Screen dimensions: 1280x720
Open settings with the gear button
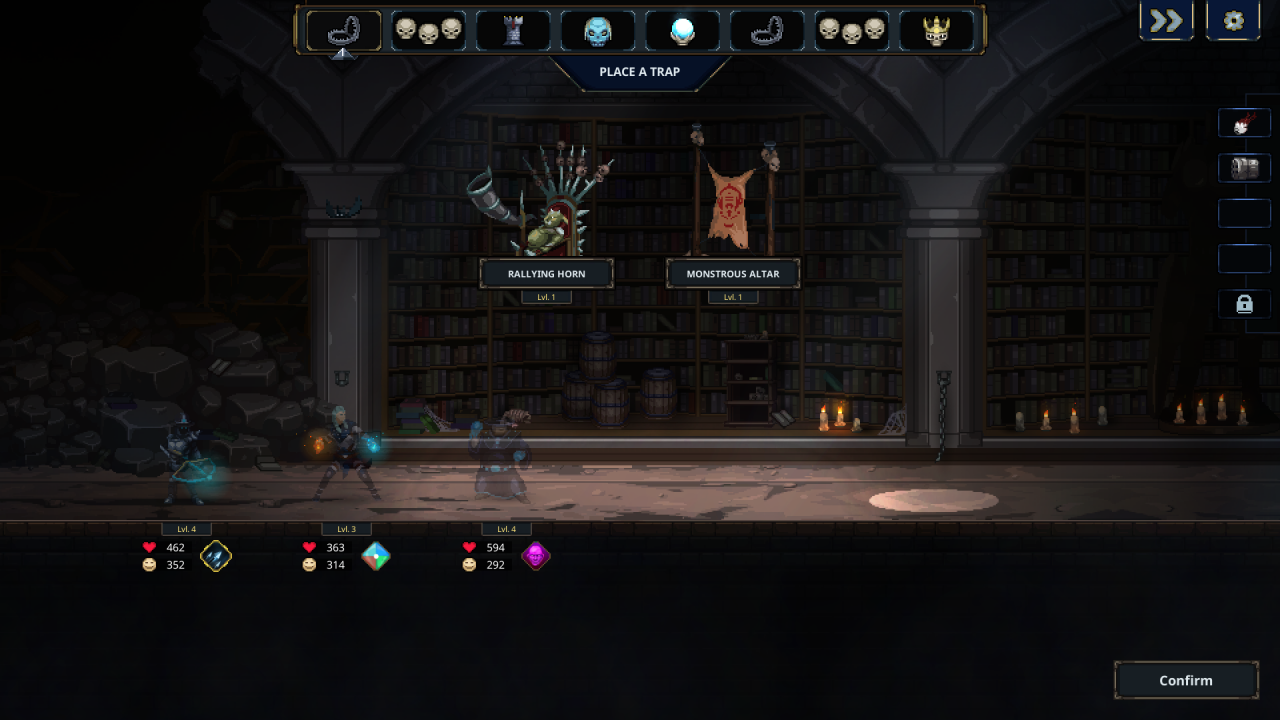pyautogui.click(x=1233, y=21)
